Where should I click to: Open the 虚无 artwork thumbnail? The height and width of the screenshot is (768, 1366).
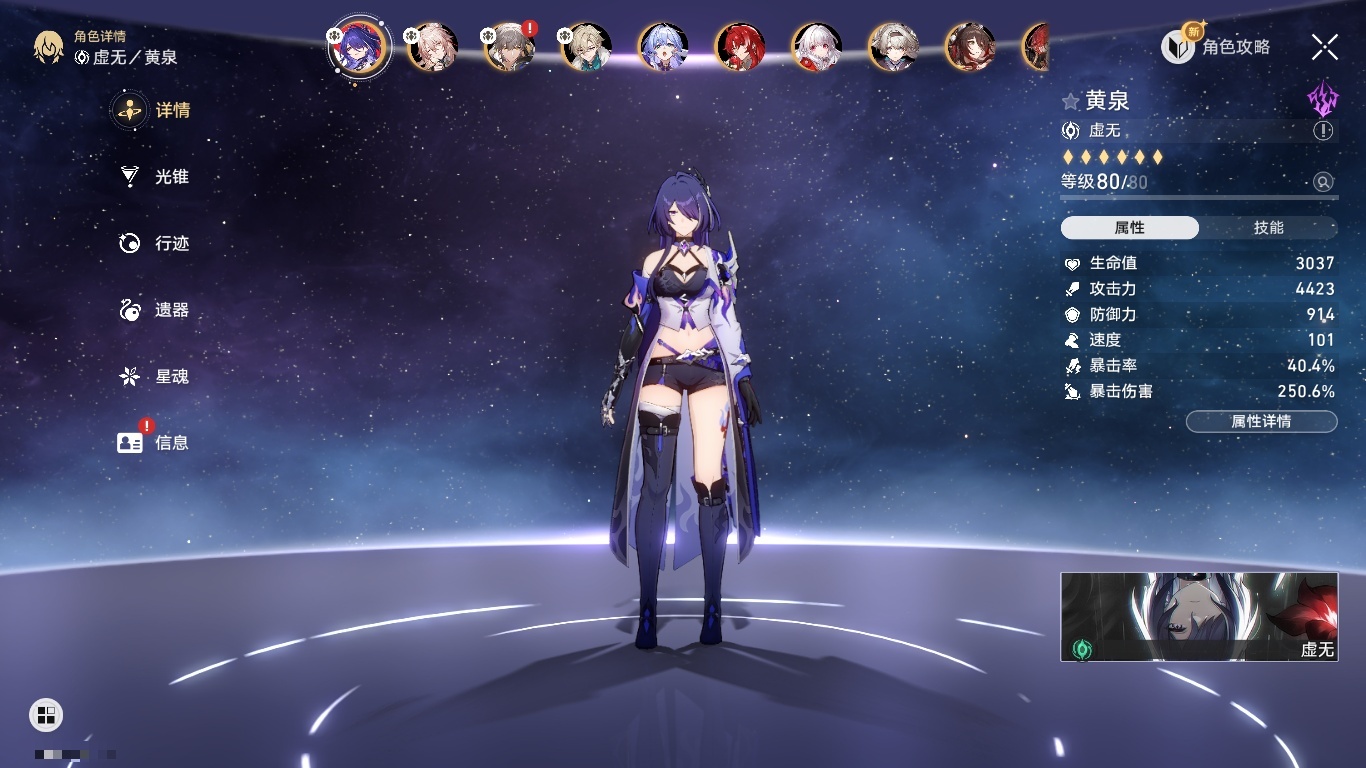coord(1199,617)
